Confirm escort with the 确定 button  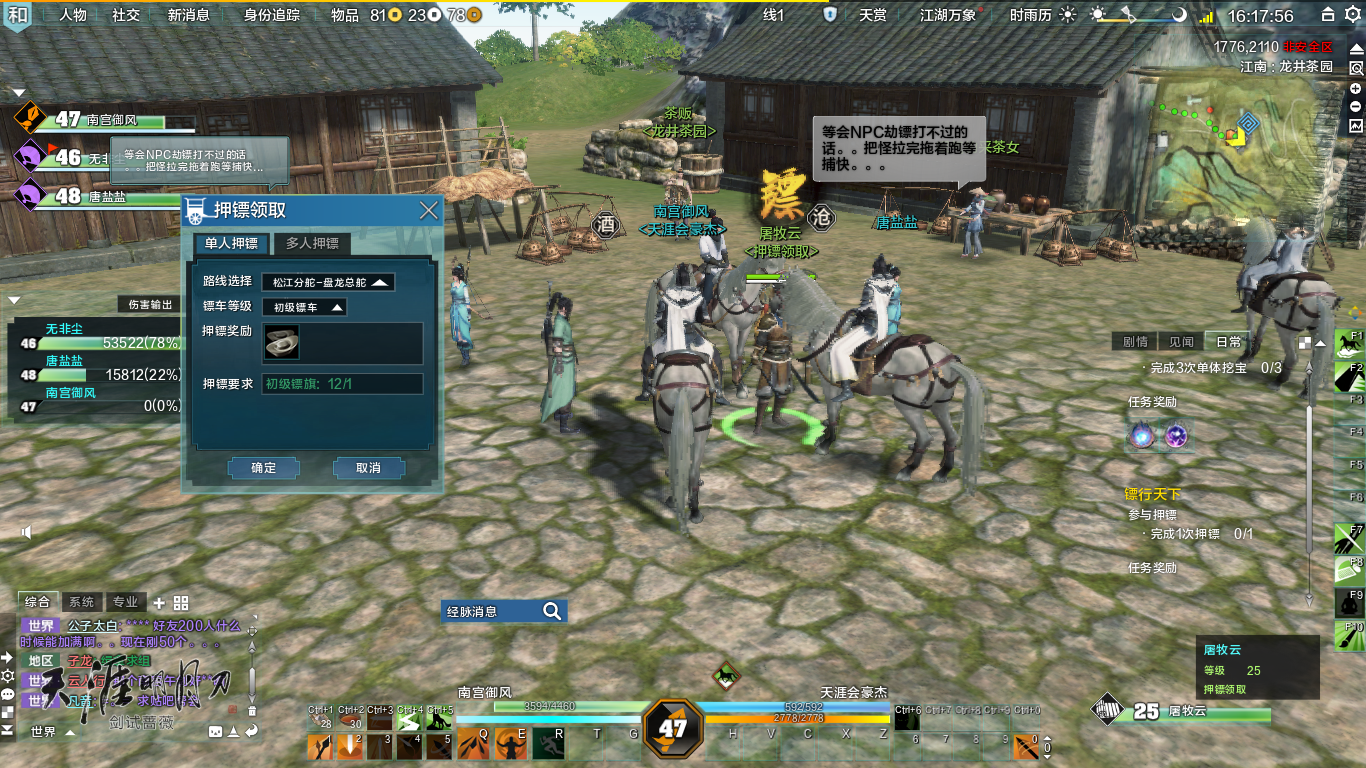264,468
